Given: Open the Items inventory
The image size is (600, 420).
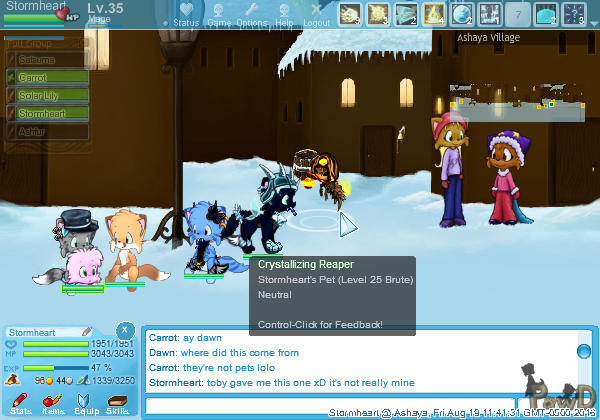Looking at the screenshot, I should coord(53,403).
